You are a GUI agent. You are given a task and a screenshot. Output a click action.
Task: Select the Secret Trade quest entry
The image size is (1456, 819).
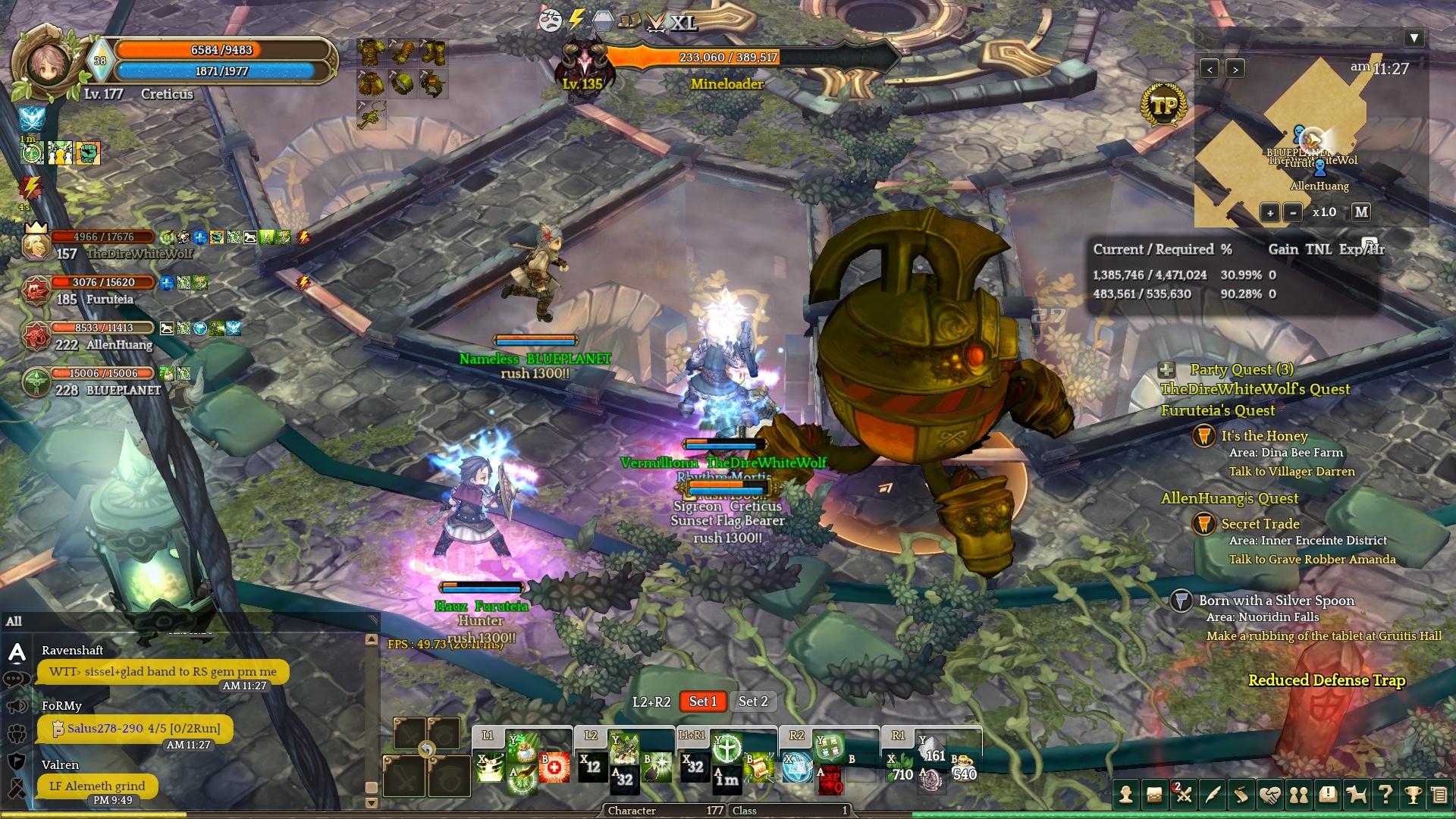coord(1260,524)
